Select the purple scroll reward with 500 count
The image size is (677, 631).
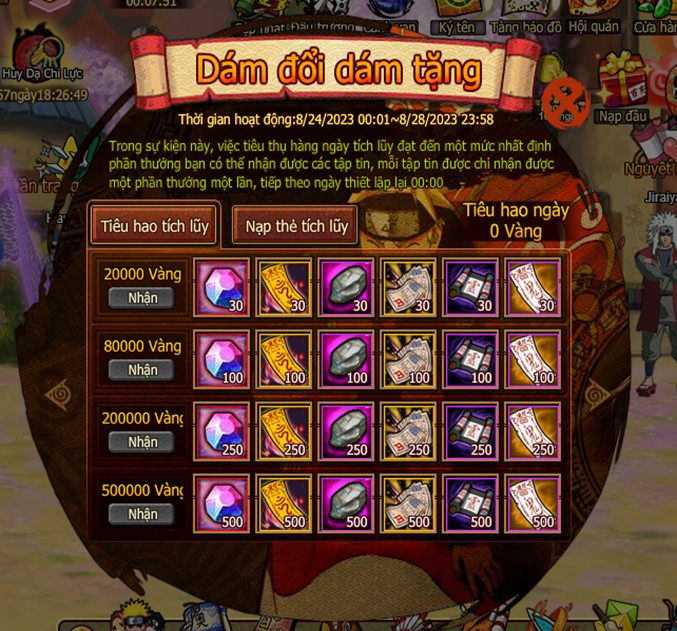pyautogui.click(x=470, y=502)
